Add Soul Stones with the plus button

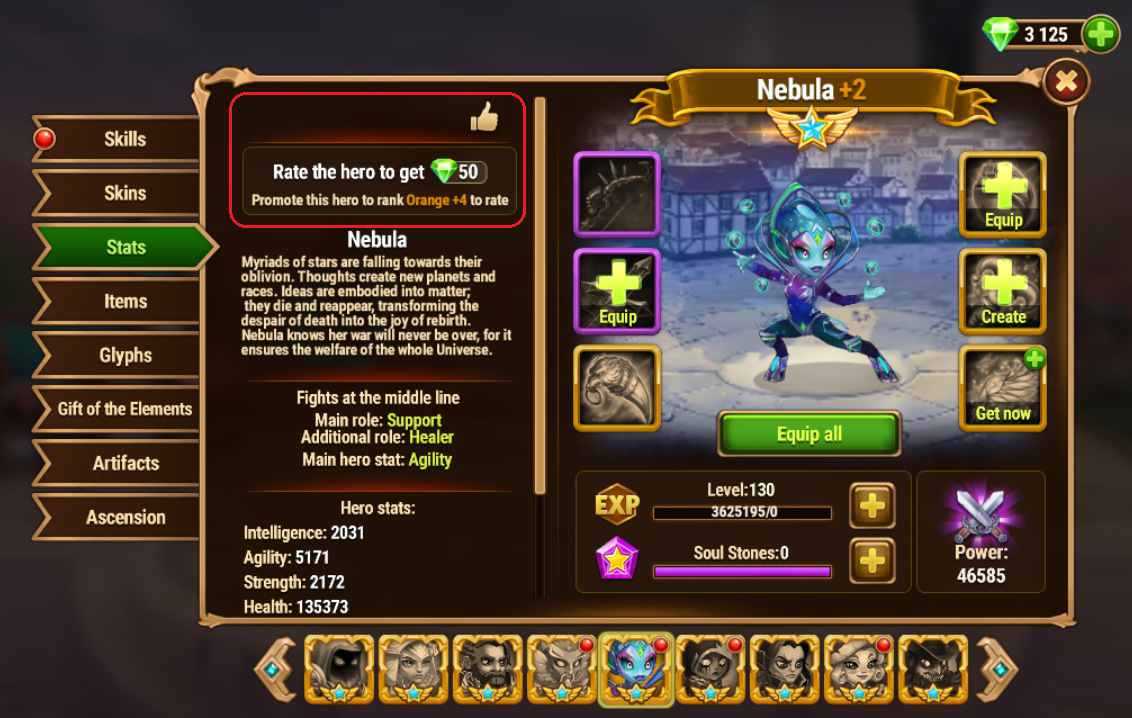coord(872,560)
